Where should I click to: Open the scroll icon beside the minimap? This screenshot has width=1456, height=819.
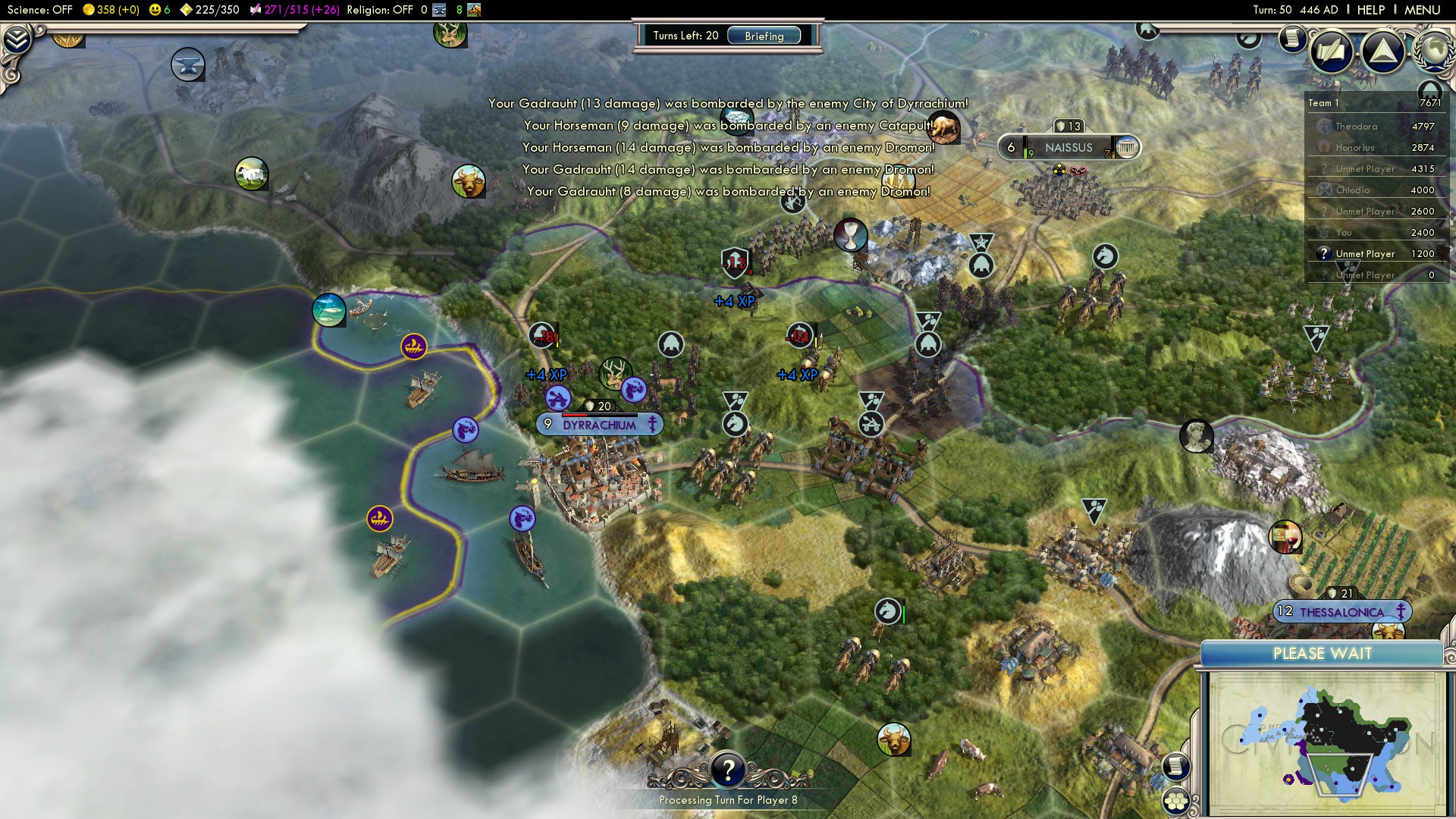[x=1175, y=766]
